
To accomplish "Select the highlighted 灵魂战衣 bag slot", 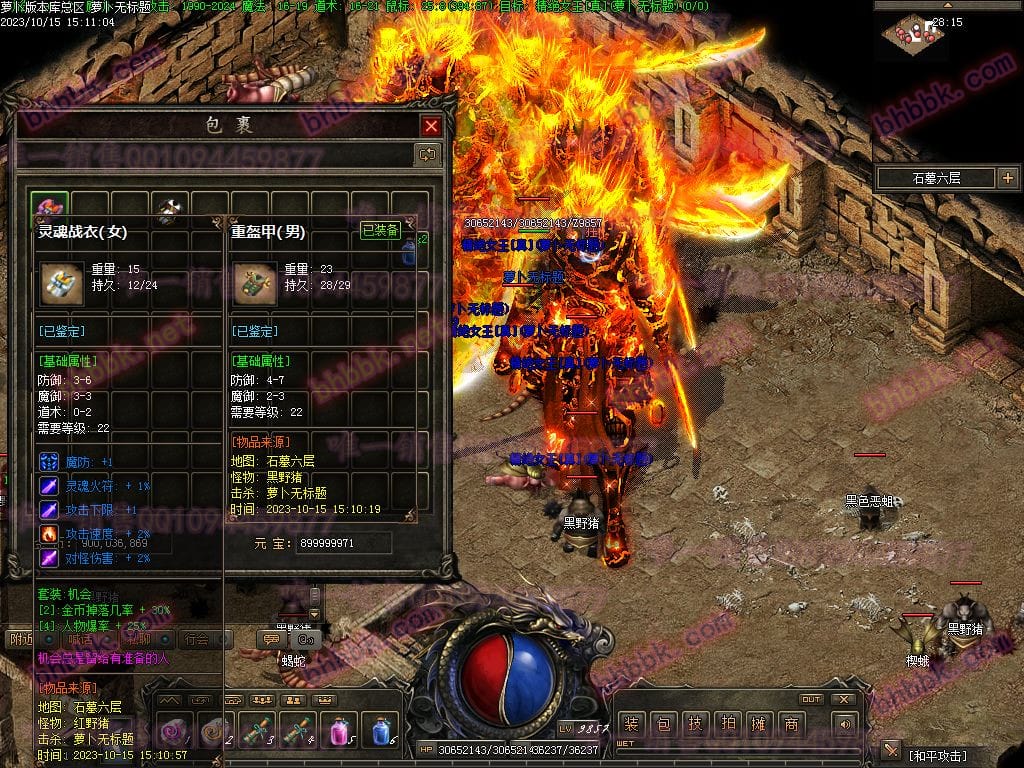I will click(49, 207).
